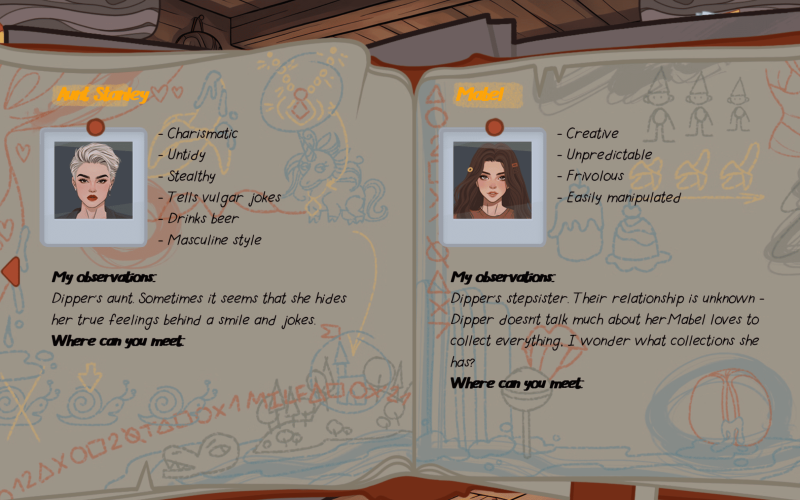This screenshot has width=800, height=500.
Task: Turn to the previous journal page
Action: (11, 271)
